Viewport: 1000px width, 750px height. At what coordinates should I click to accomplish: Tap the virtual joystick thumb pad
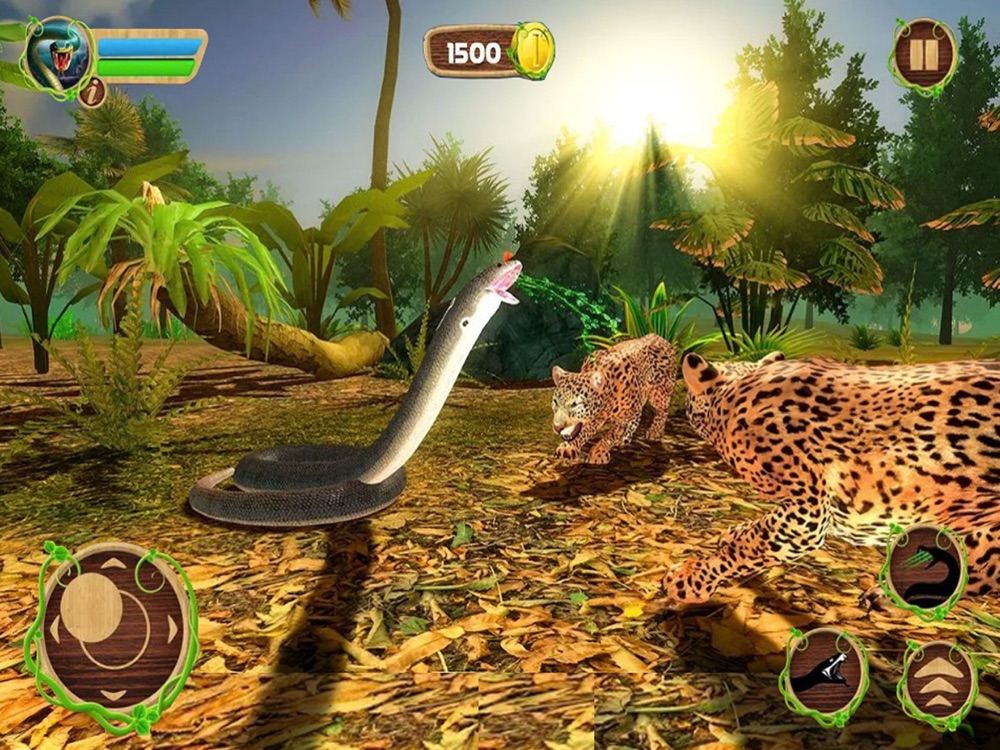tap(91, 608)
